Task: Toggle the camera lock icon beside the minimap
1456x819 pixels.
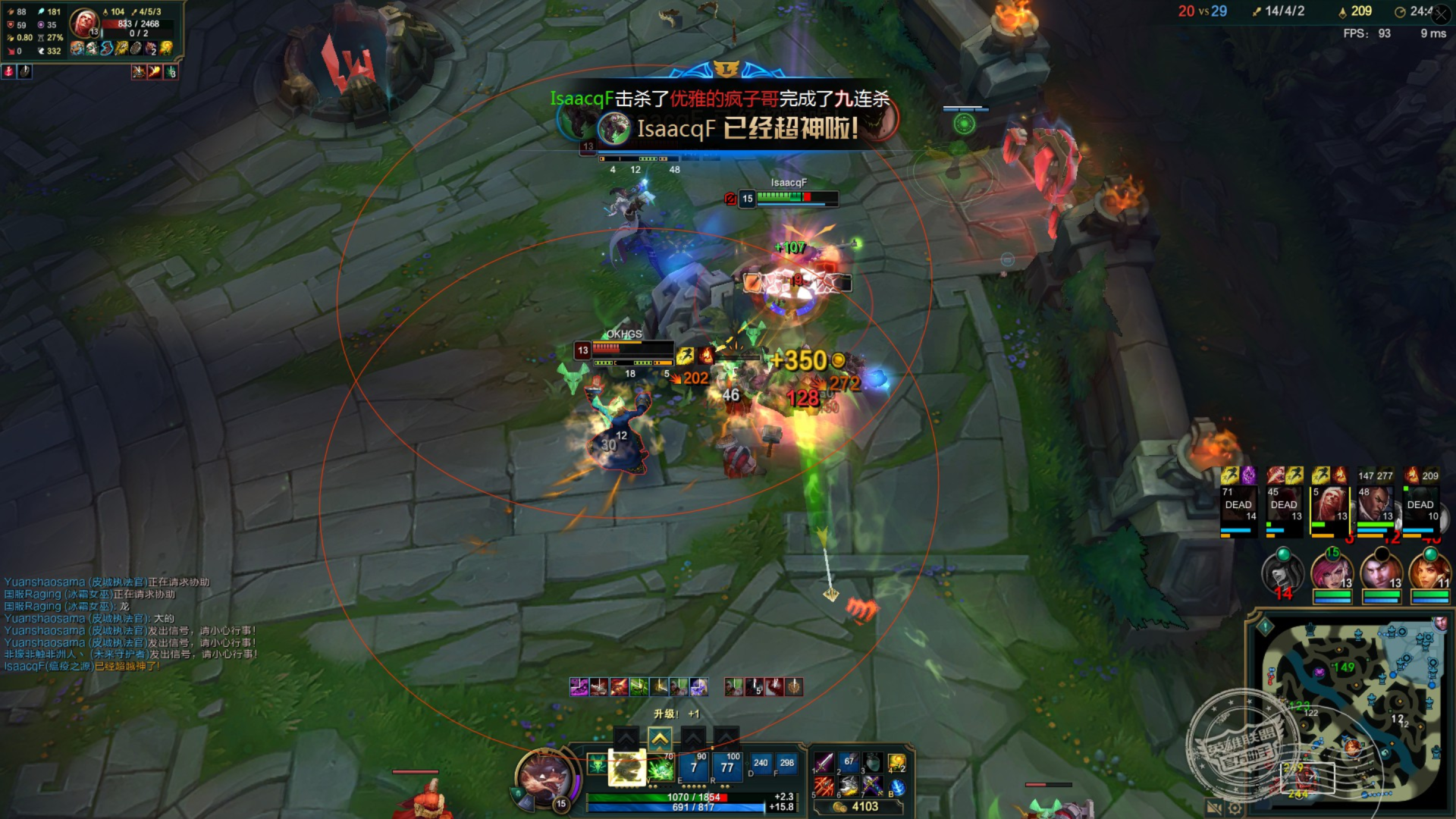Action: (1213, 808)
